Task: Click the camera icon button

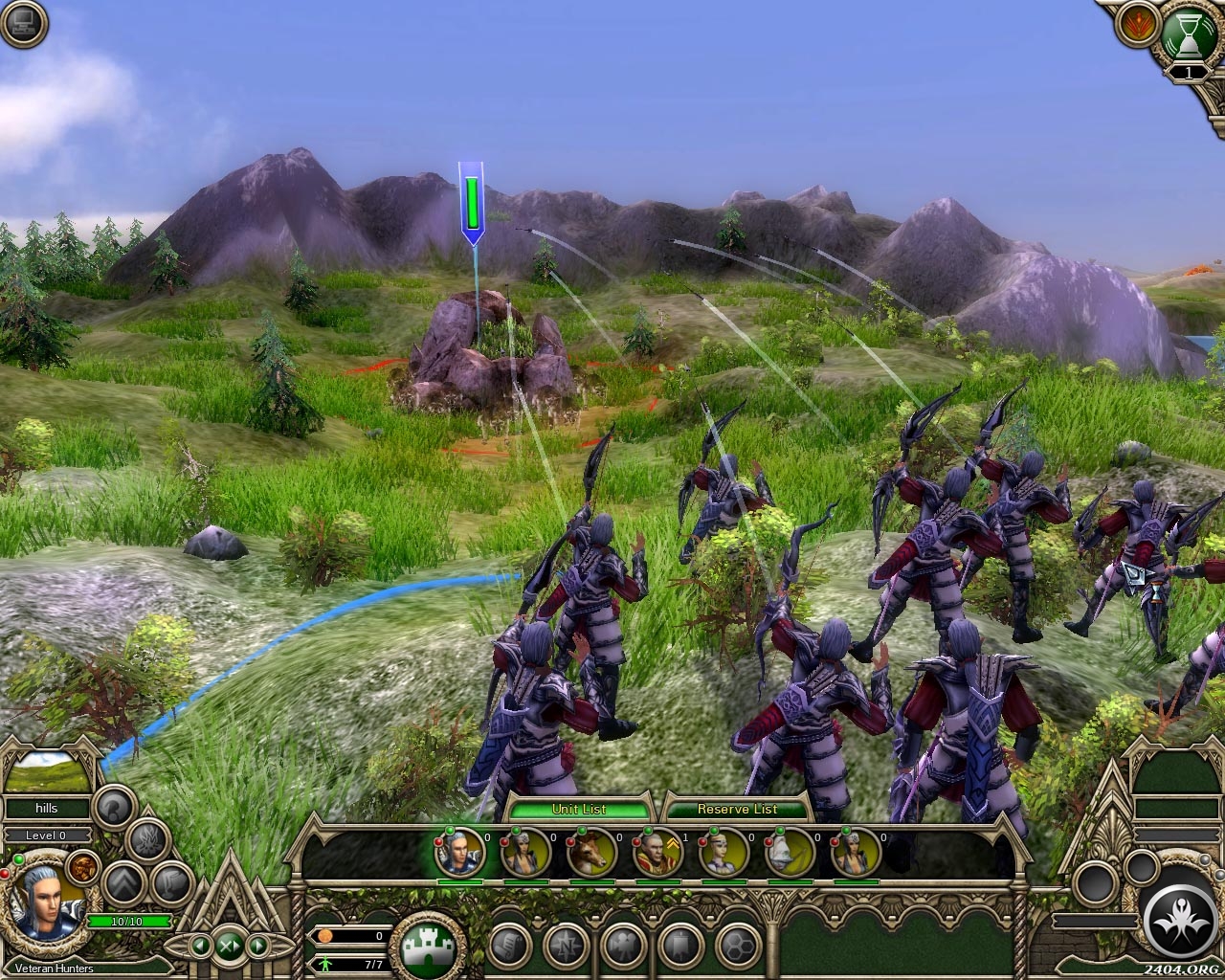Action: click(623, 947)
